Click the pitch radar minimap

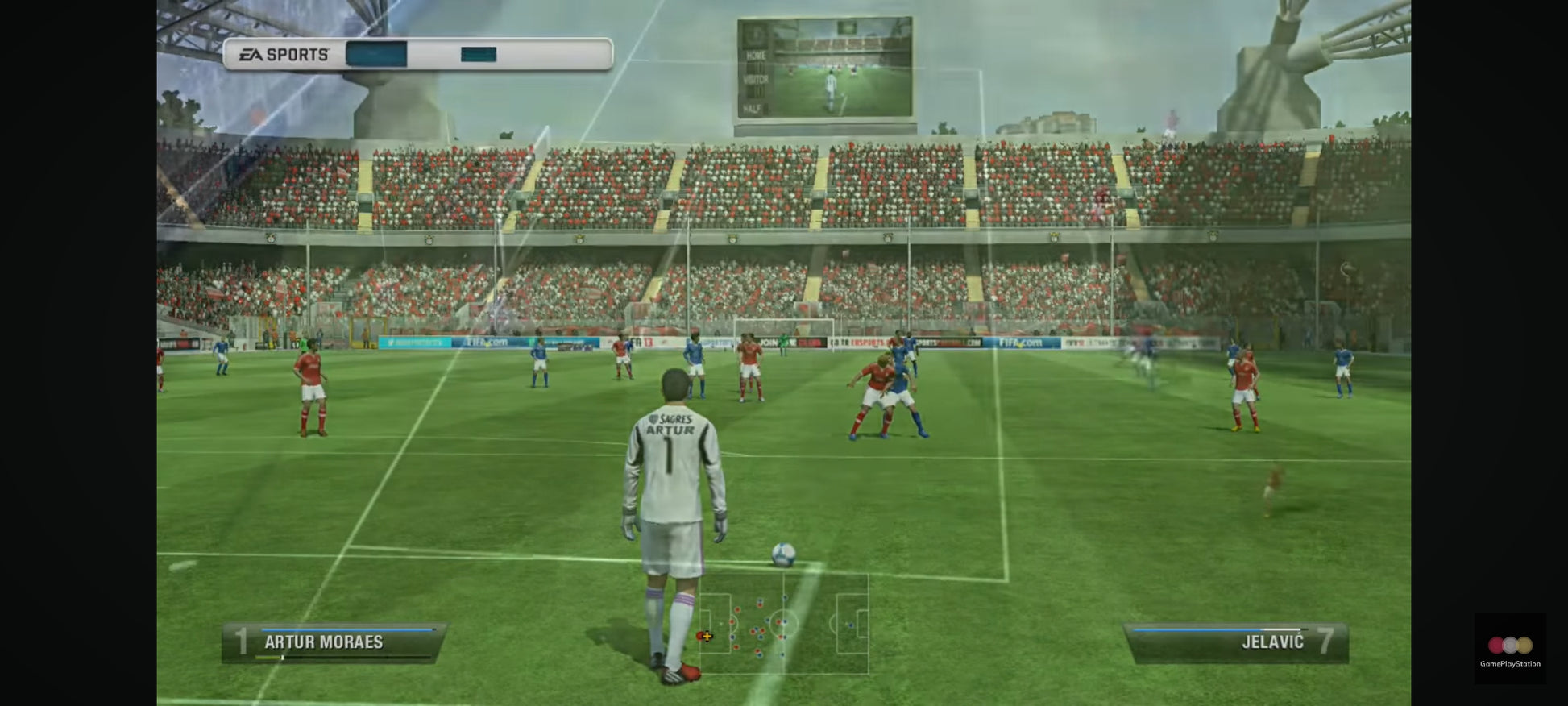click(x=783, y=623)
